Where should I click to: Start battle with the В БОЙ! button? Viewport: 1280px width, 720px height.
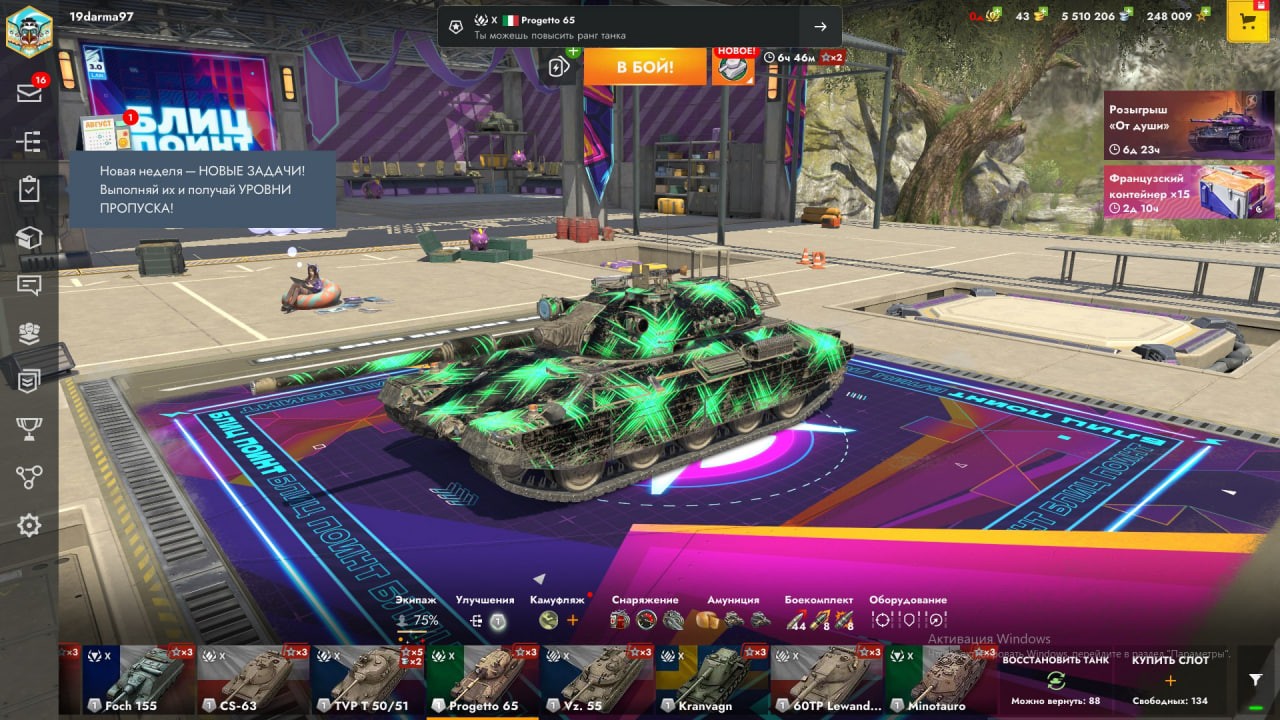tap(645, 67)
